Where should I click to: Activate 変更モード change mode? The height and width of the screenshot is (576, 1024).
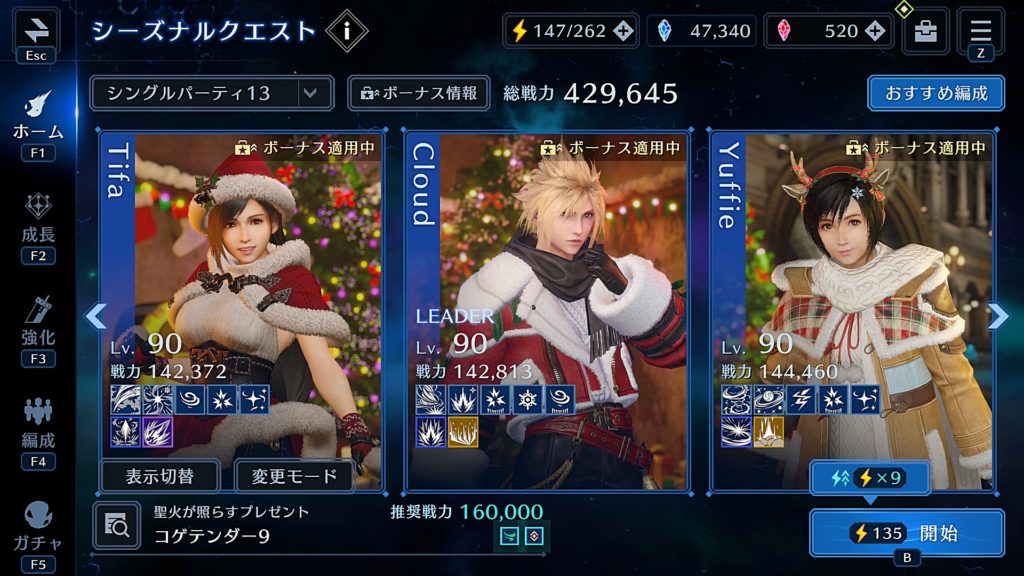pyautogui.click(x=294, y=476)
